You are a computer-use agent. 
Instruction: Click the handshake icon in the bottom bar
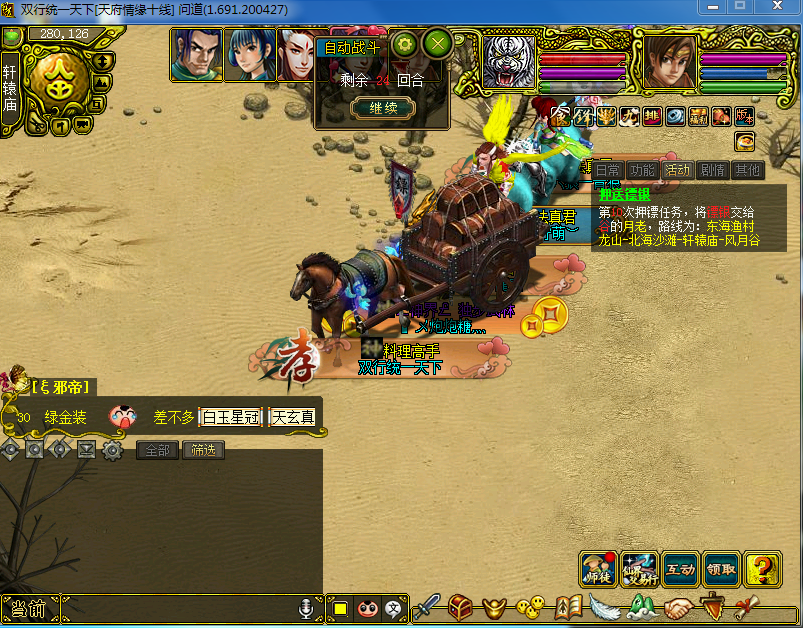click(679, 607)
